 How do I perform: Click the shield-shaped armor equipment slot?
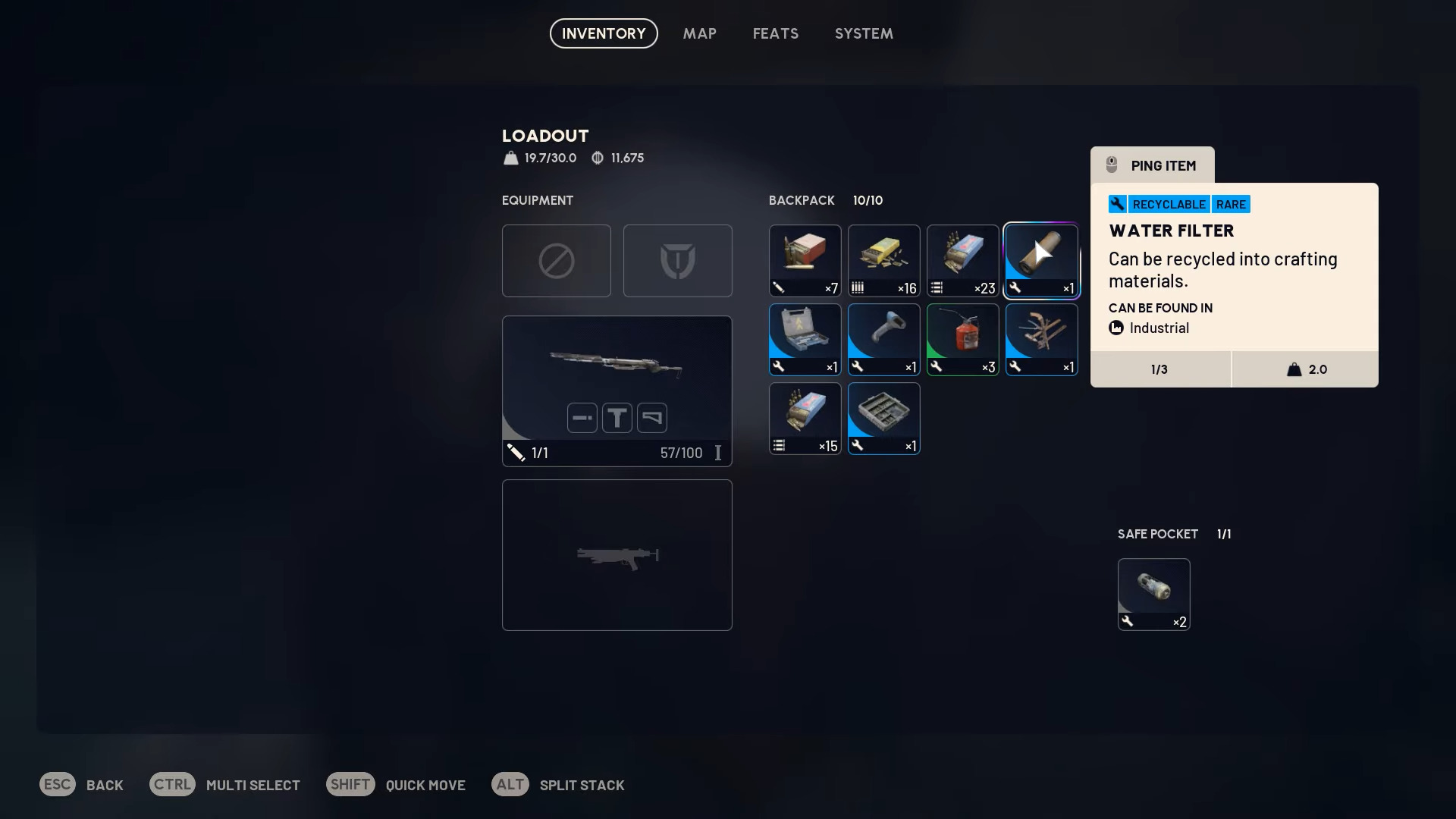tap(677, 260)
